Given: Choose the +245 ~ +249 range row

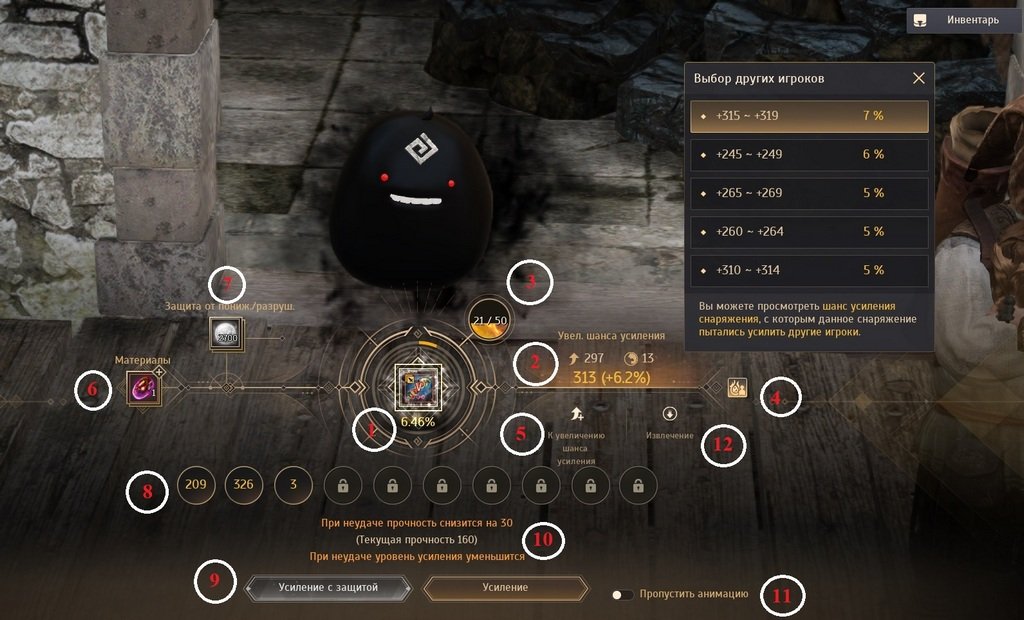Looking at the screenshot, I should point(809,155).
